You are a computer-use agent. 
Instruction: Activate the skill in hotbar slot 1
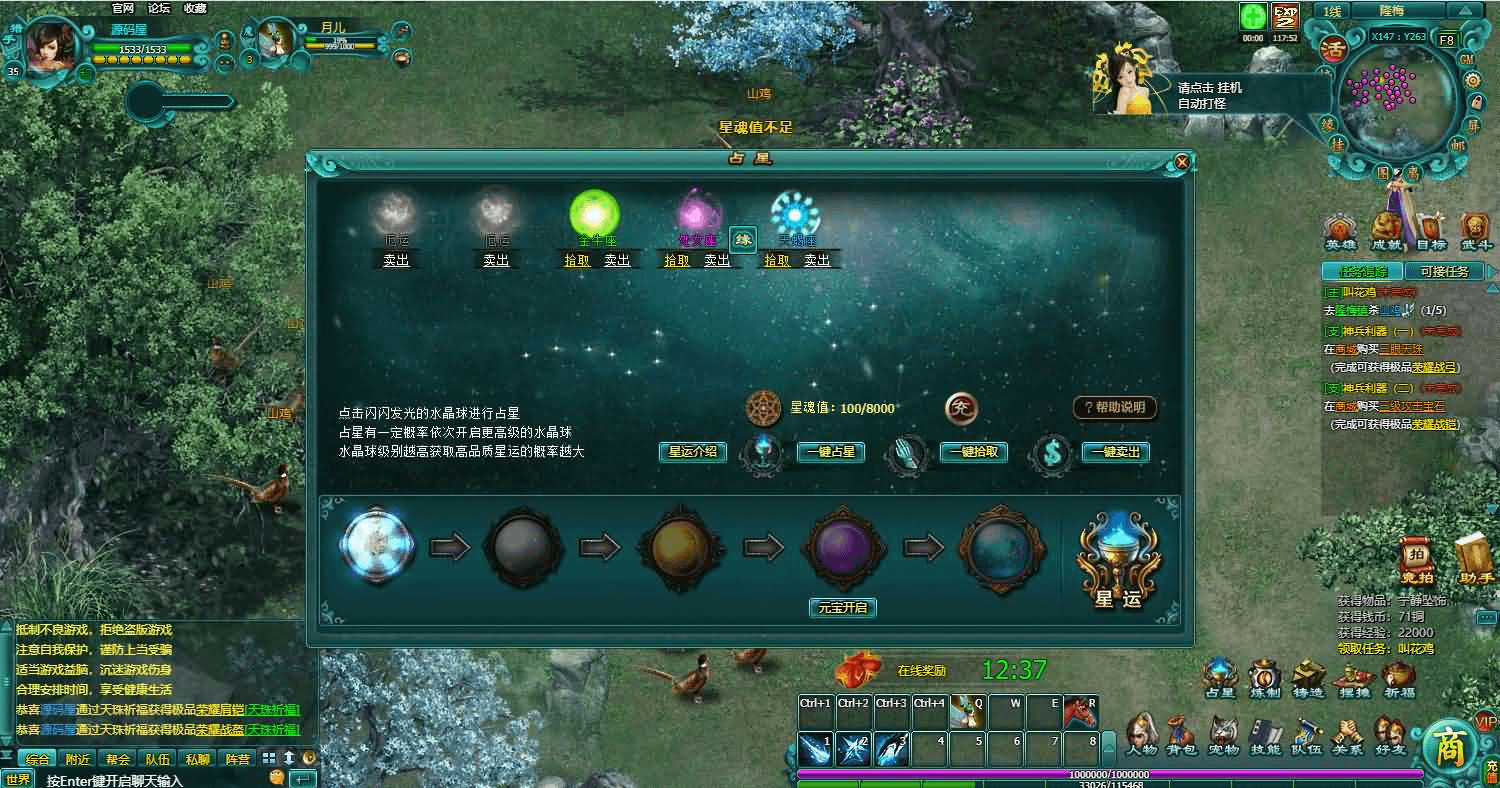point(815,748)
